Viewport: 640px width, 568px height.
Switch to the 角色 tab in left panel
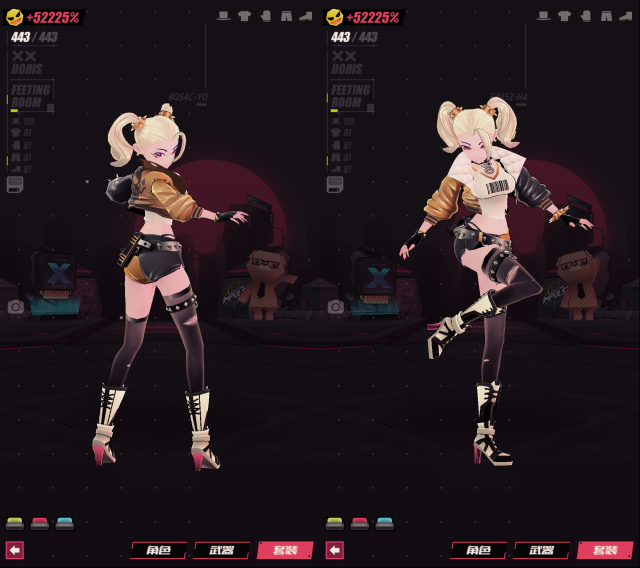coord(158,550)
